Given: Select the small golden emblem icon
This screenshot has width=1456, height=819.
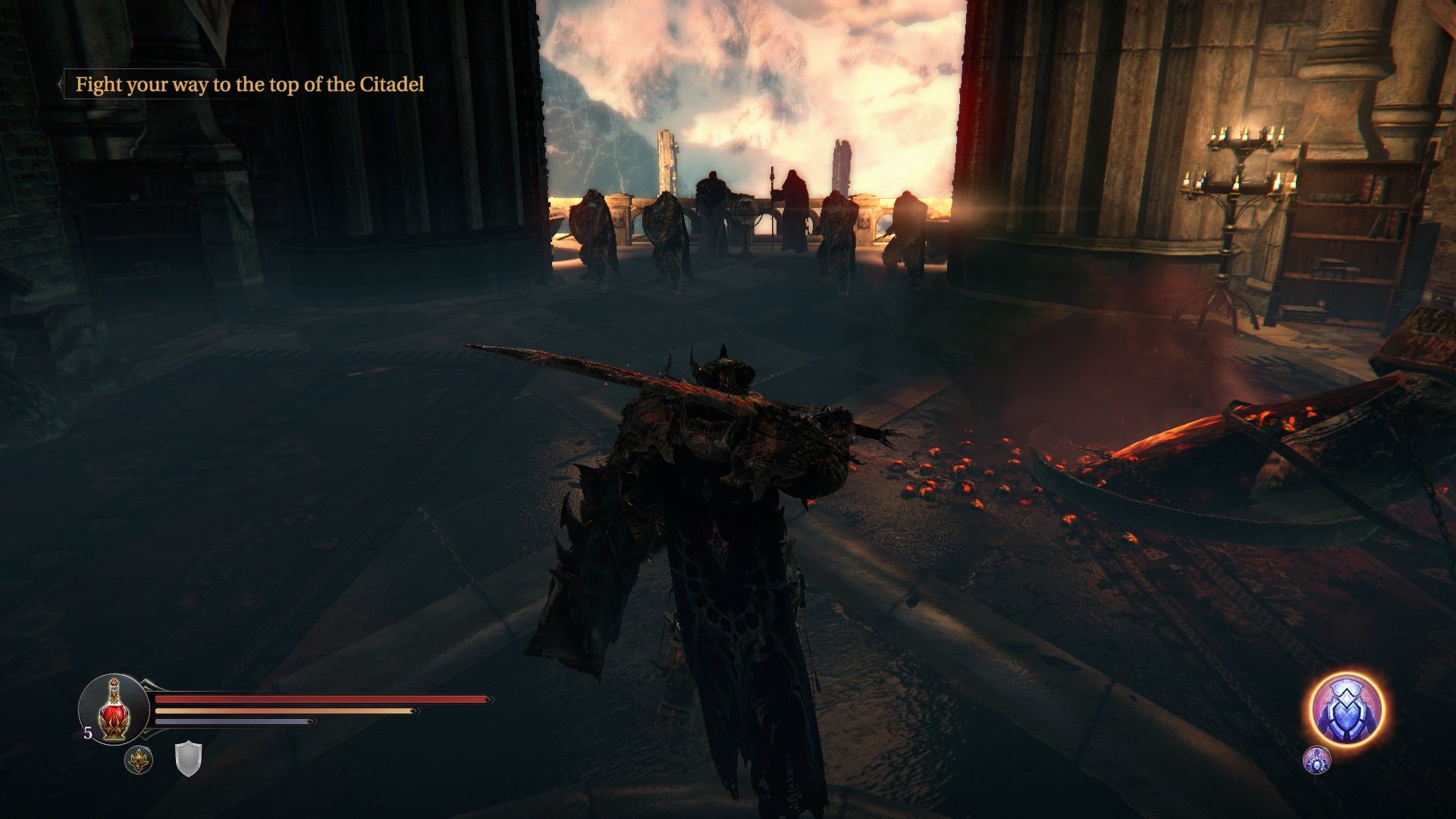Looking at the screenshot, I should coord(139,760).
